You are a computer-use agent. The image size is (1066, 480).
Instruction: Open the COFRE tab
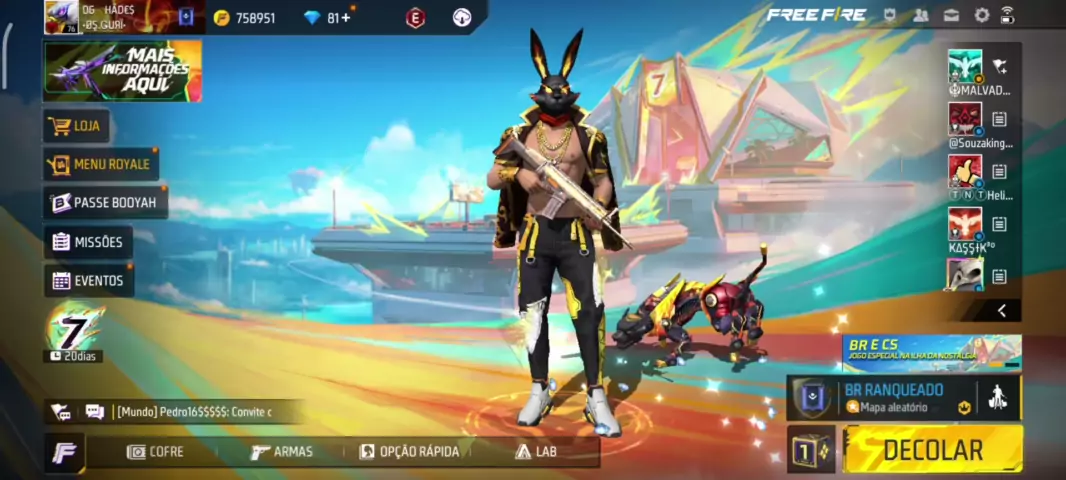click(155, 452)
